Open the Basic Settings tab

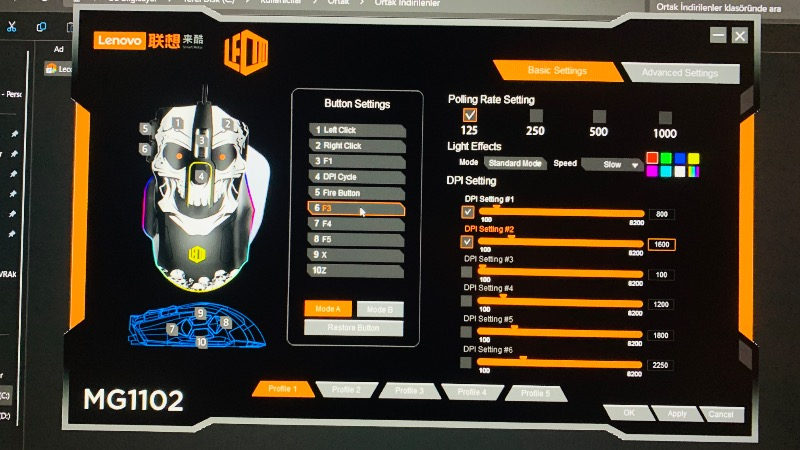[x=556, y=70]
